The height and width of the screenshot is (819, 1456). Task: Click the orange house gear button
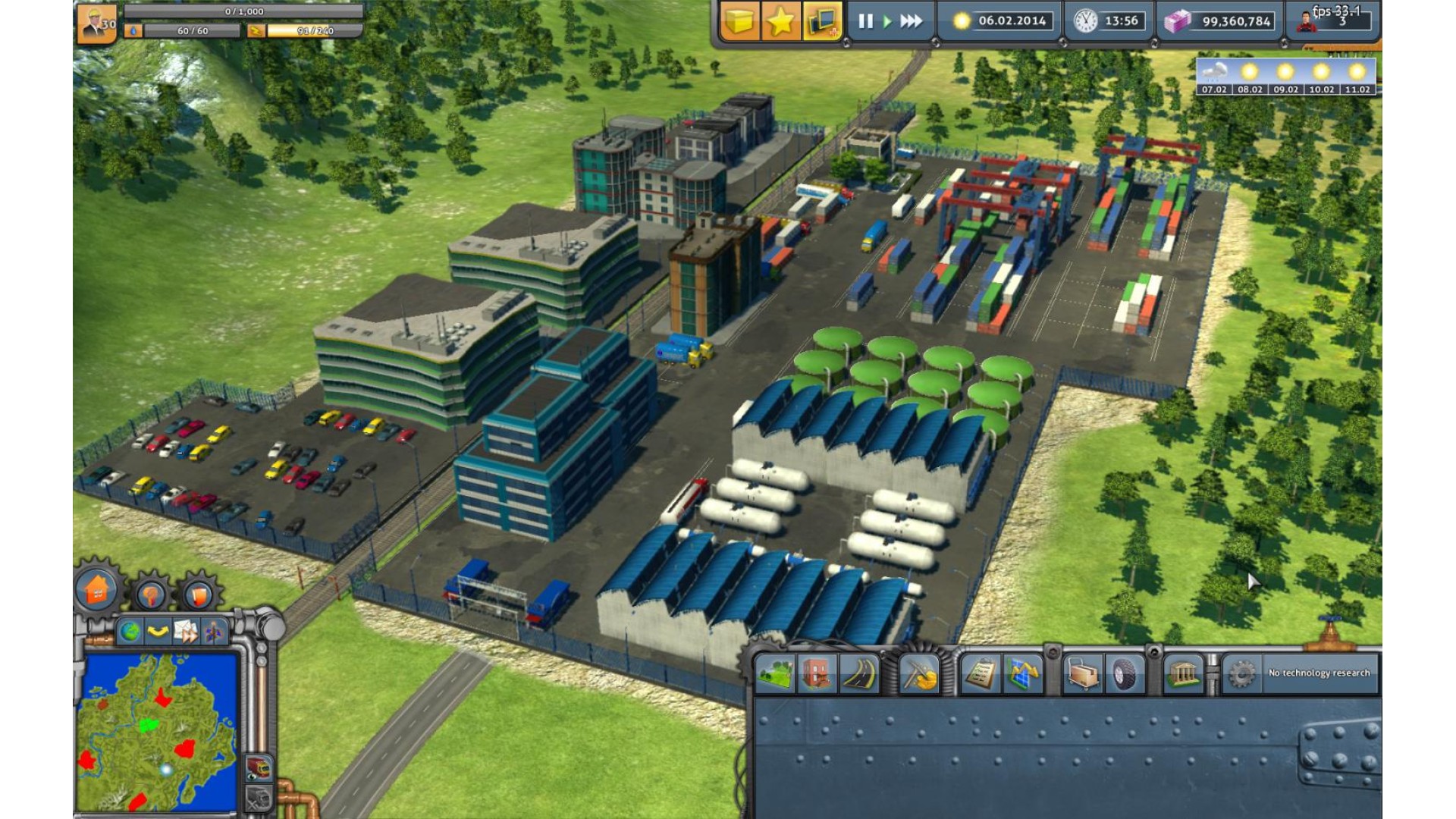[97, 590]
